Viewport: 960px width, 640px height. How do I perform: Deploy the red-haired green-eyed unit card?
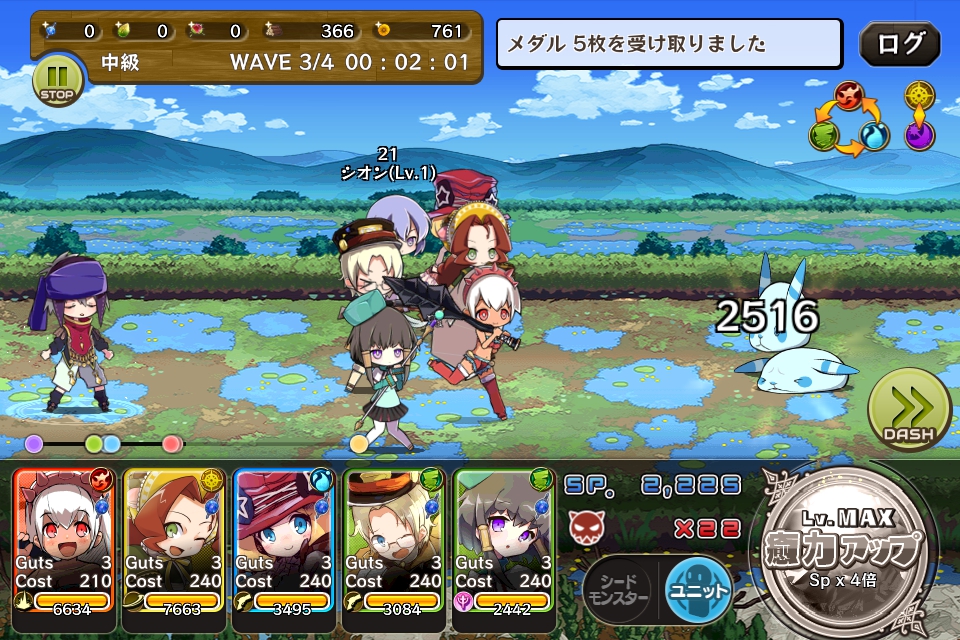(x=174, y=538)
